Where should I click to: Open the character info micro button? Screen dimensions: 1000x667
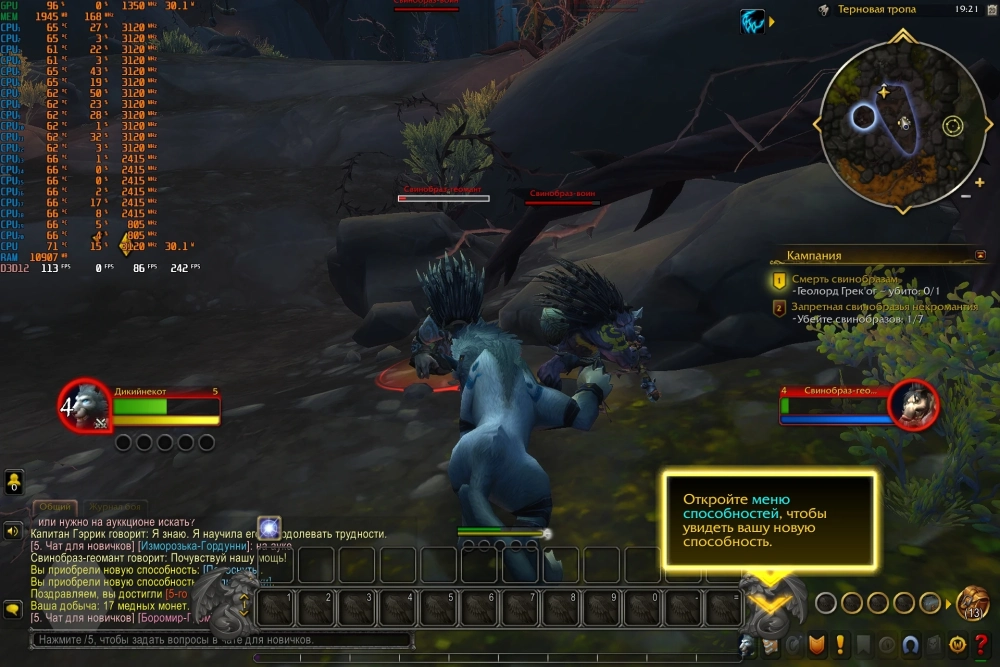pyautogui.click(x=745, y=645)
